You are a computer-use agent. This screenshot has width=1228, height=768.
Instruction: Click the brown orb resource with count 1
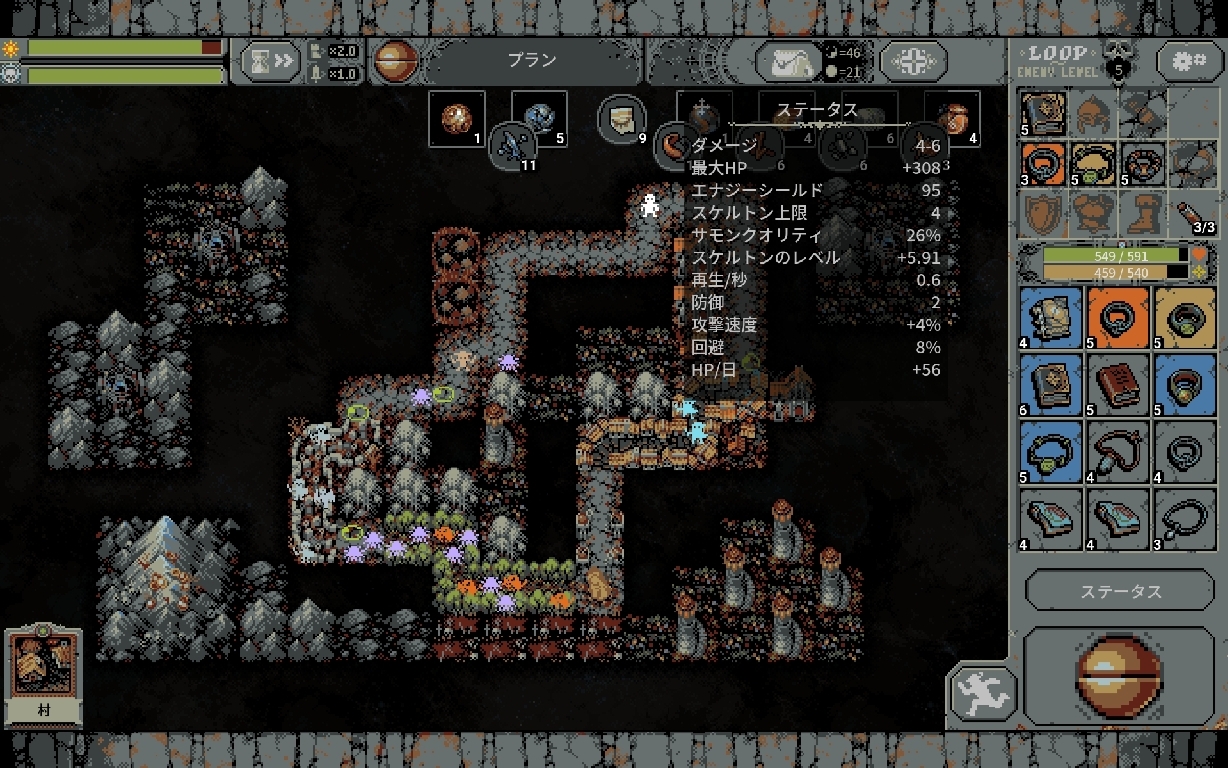pos(463,118)
